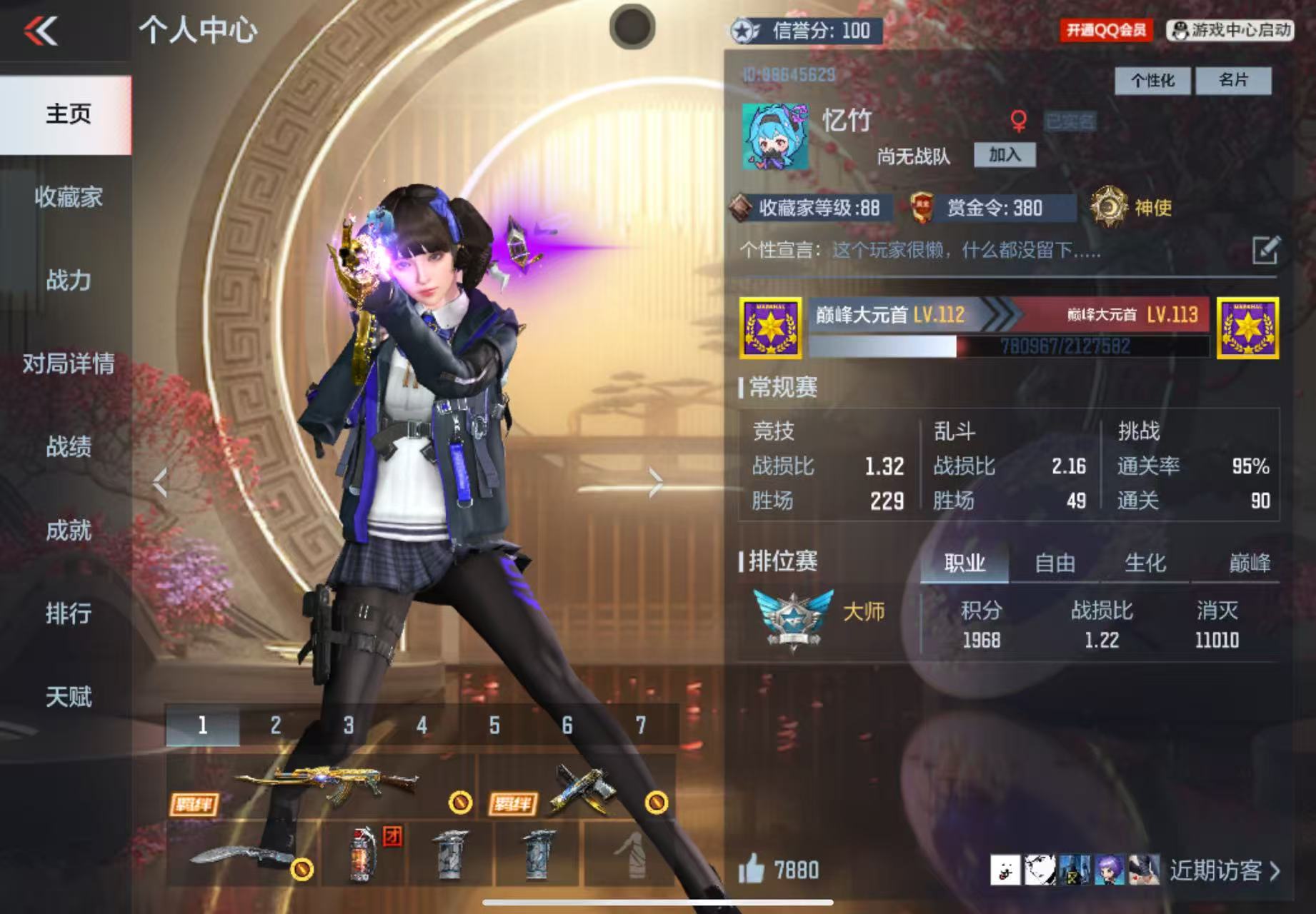Choose the 巅峰 ranked tab

click(x=1249, y=563)
